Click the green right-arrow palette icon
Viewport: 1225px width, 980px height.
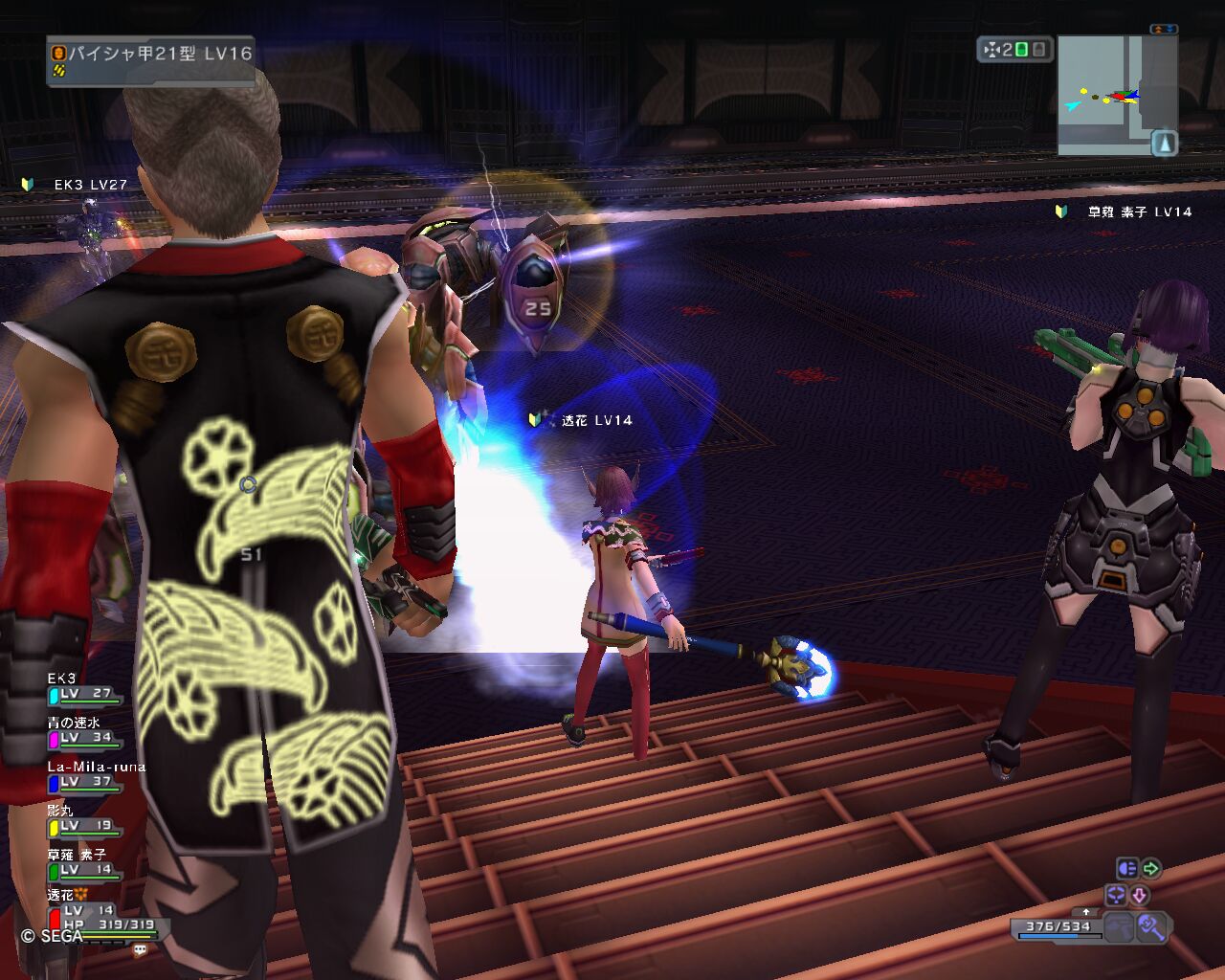[1151, 869]
